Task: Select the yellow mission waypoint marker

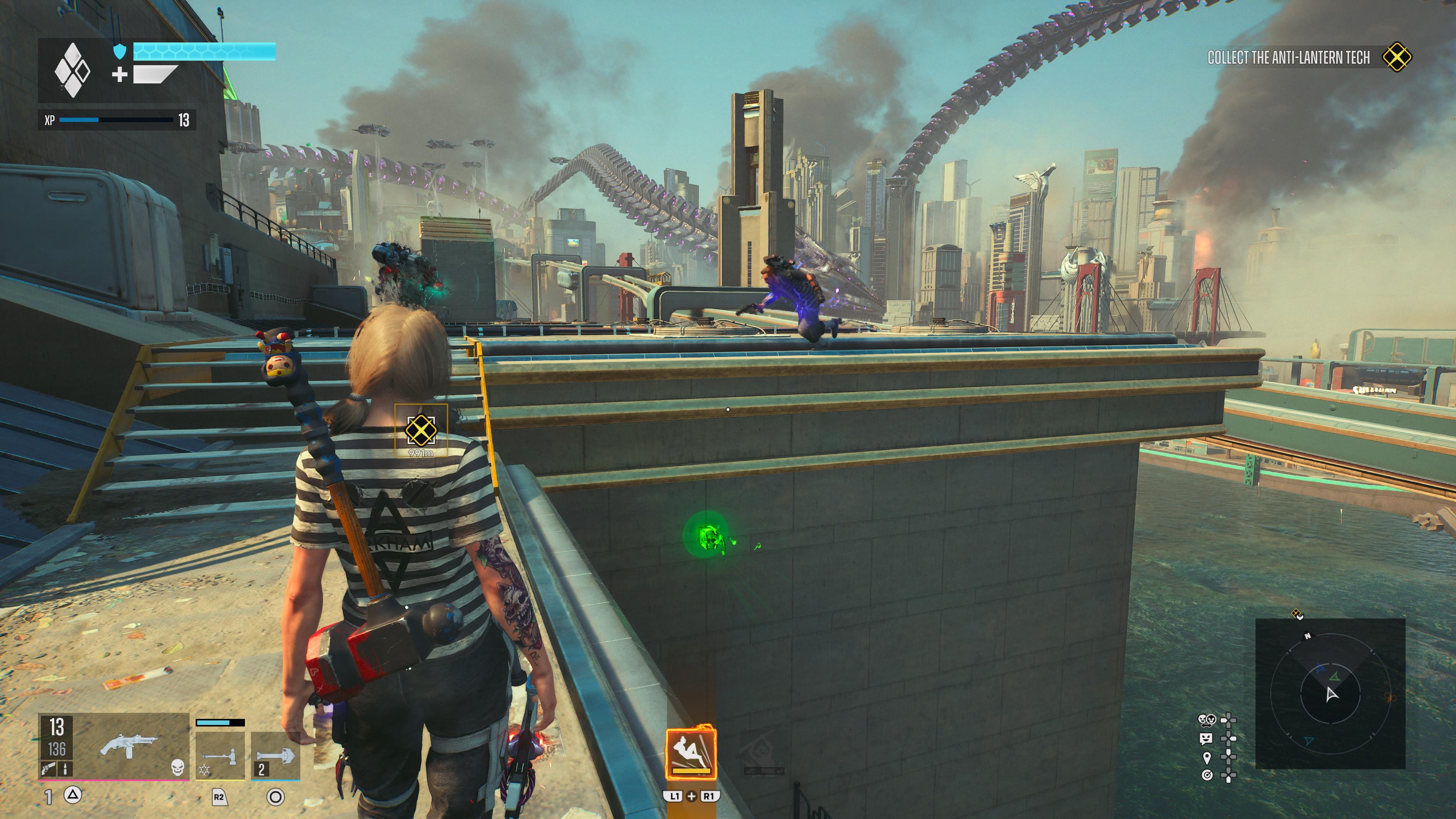Action: (420, 430)
